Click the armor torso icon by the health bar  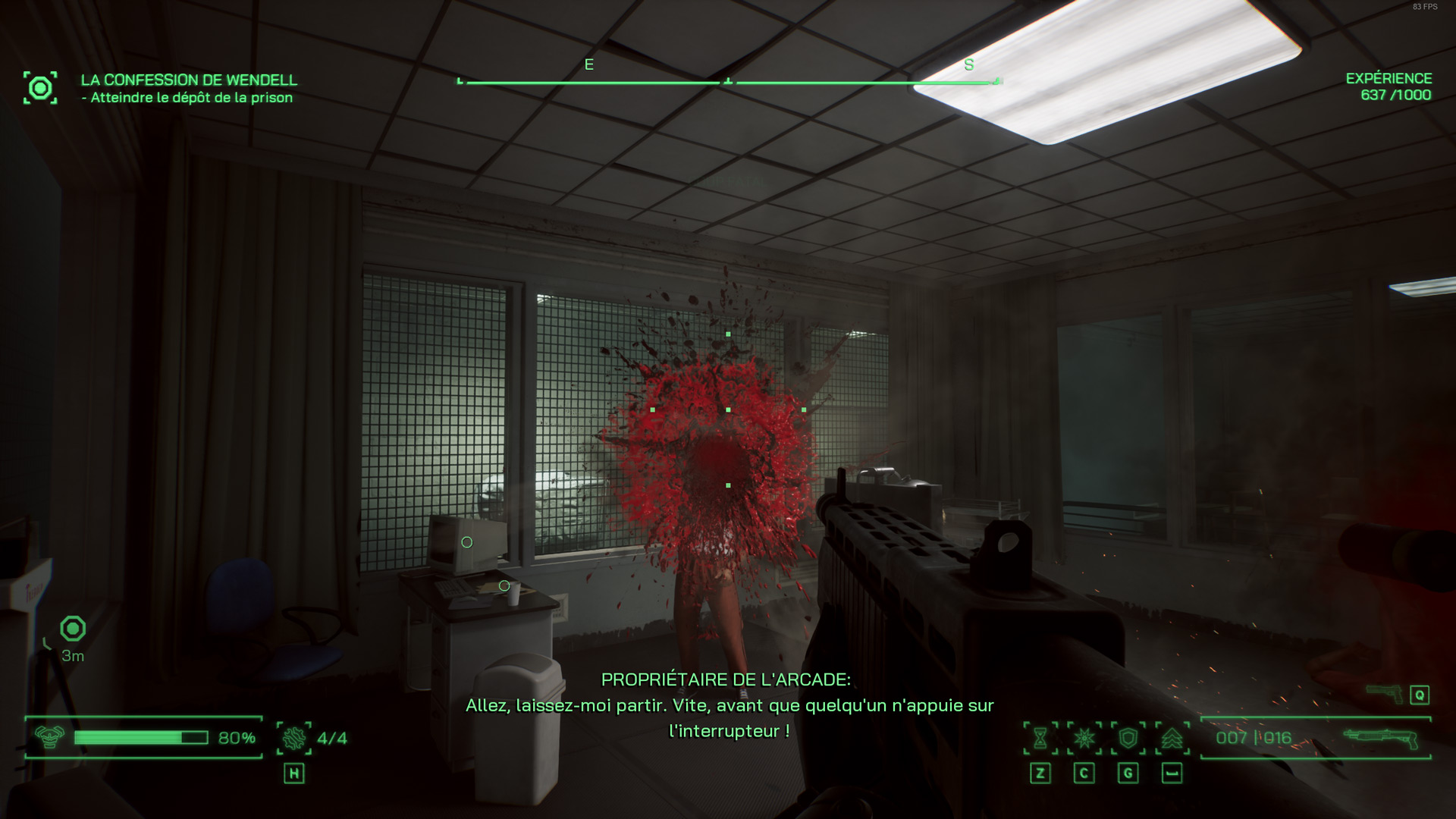pyautogui.click(x=50, y=737)
